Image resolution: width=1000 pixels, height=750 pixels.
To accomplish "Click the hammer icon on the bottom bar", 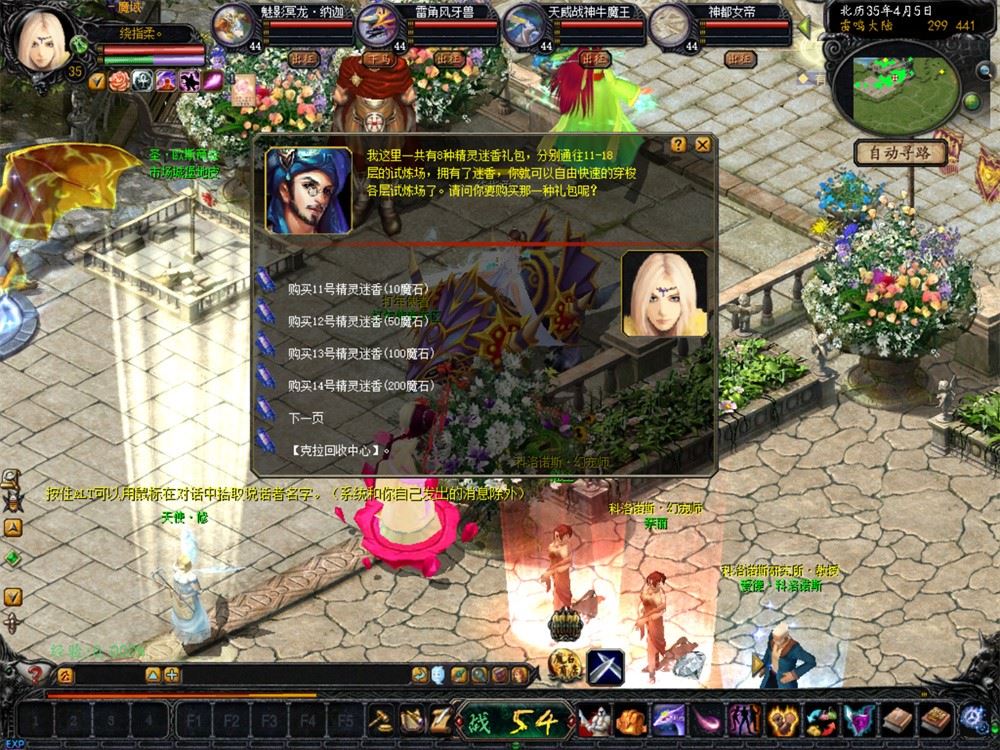I will (381, 719).
